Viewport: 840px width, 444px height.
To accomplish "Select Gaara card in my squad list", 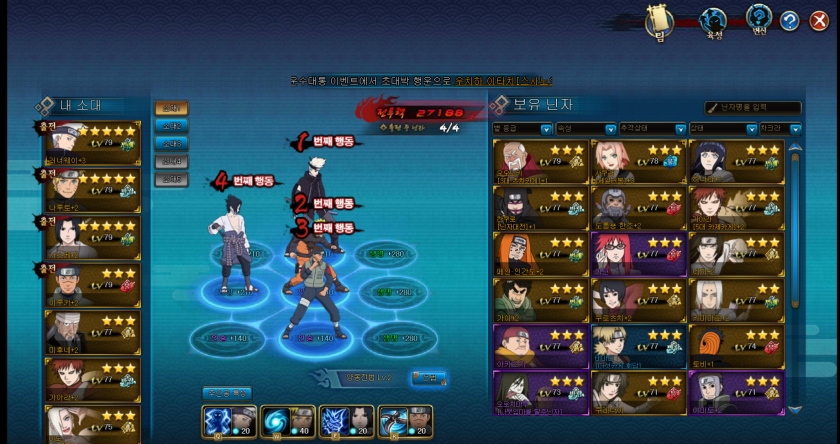I will point(92,380).
